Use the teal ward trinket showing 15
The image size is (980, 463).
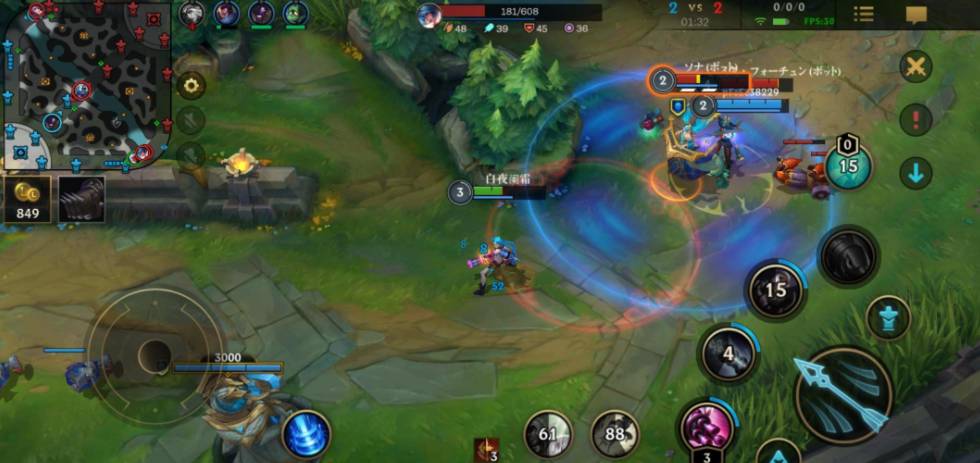pyautogui.click(x=848, y=165)
